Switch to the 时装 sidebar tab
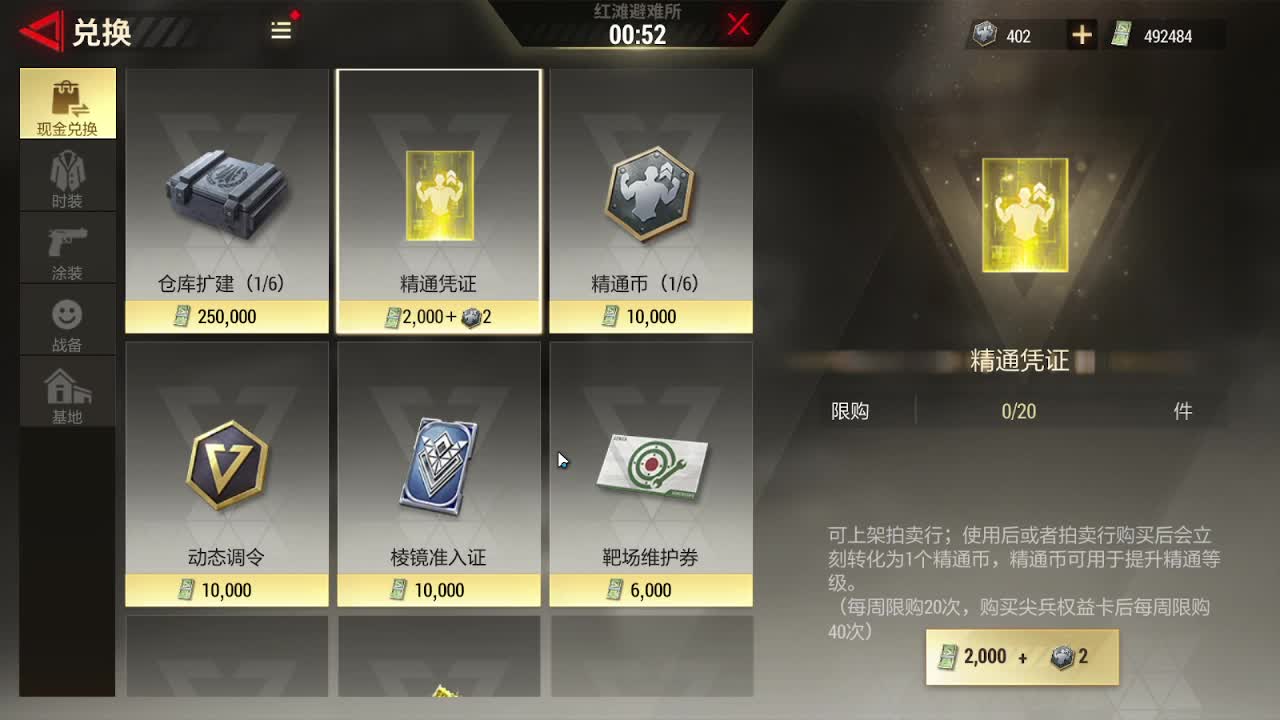The image size is (1280, 720). [x=67, y=175]
